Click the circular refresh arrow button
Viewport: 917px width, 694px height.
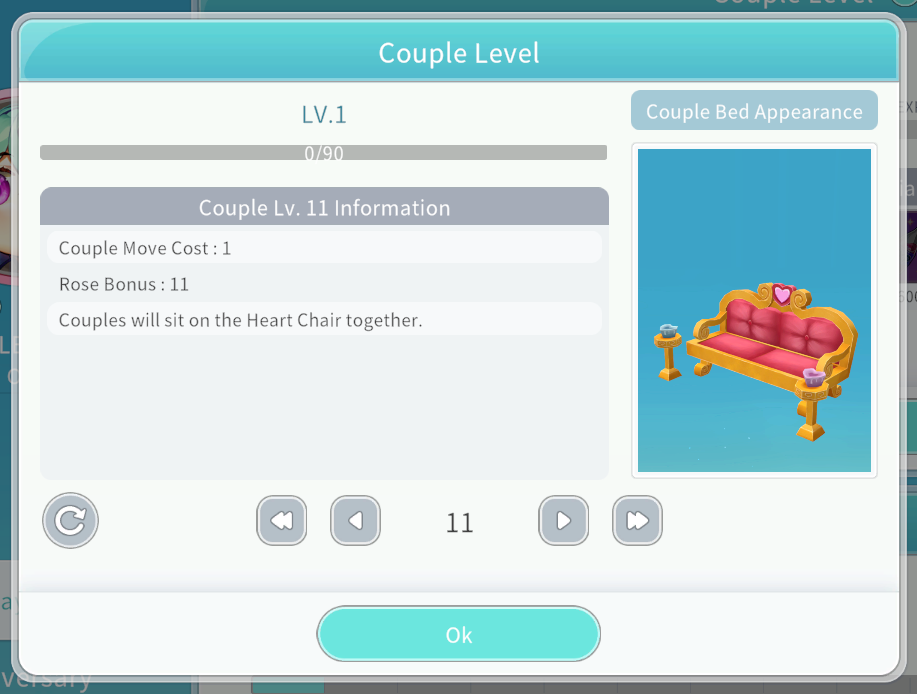pyautogui.click(x=70, y=520)
